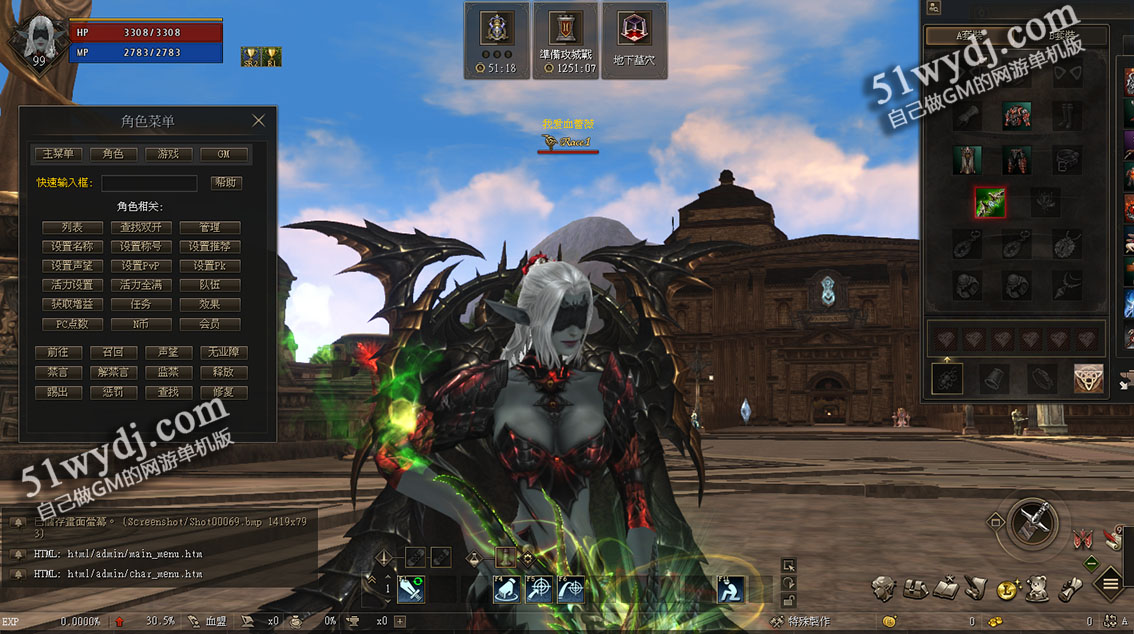Click the 快速输入框 text field
The width and height of the screenshot is (1134, 634).
(x=149, y=183)
